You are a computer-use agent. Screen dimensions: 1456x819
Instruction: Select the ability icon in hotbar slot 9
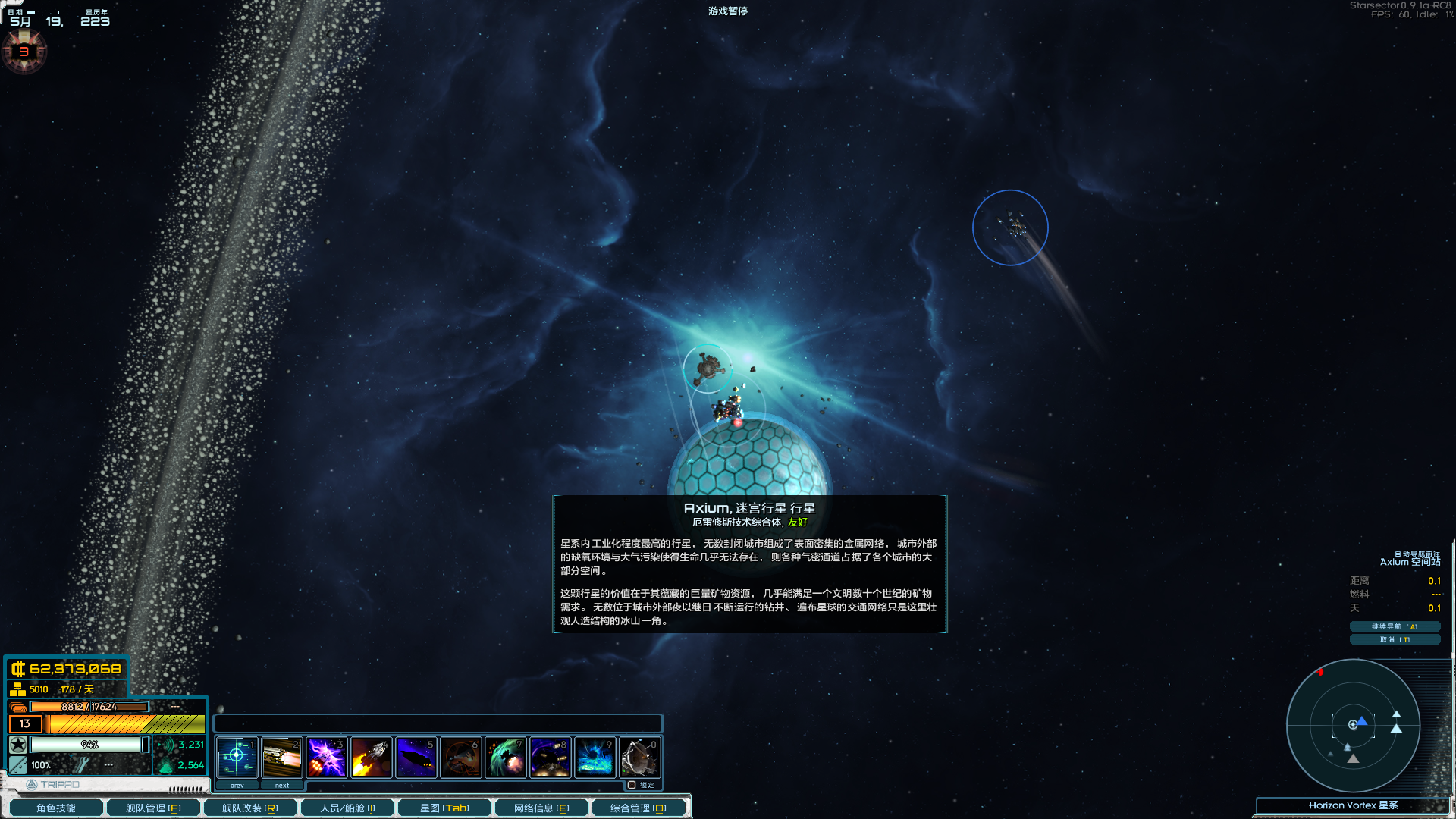[595, 757]
